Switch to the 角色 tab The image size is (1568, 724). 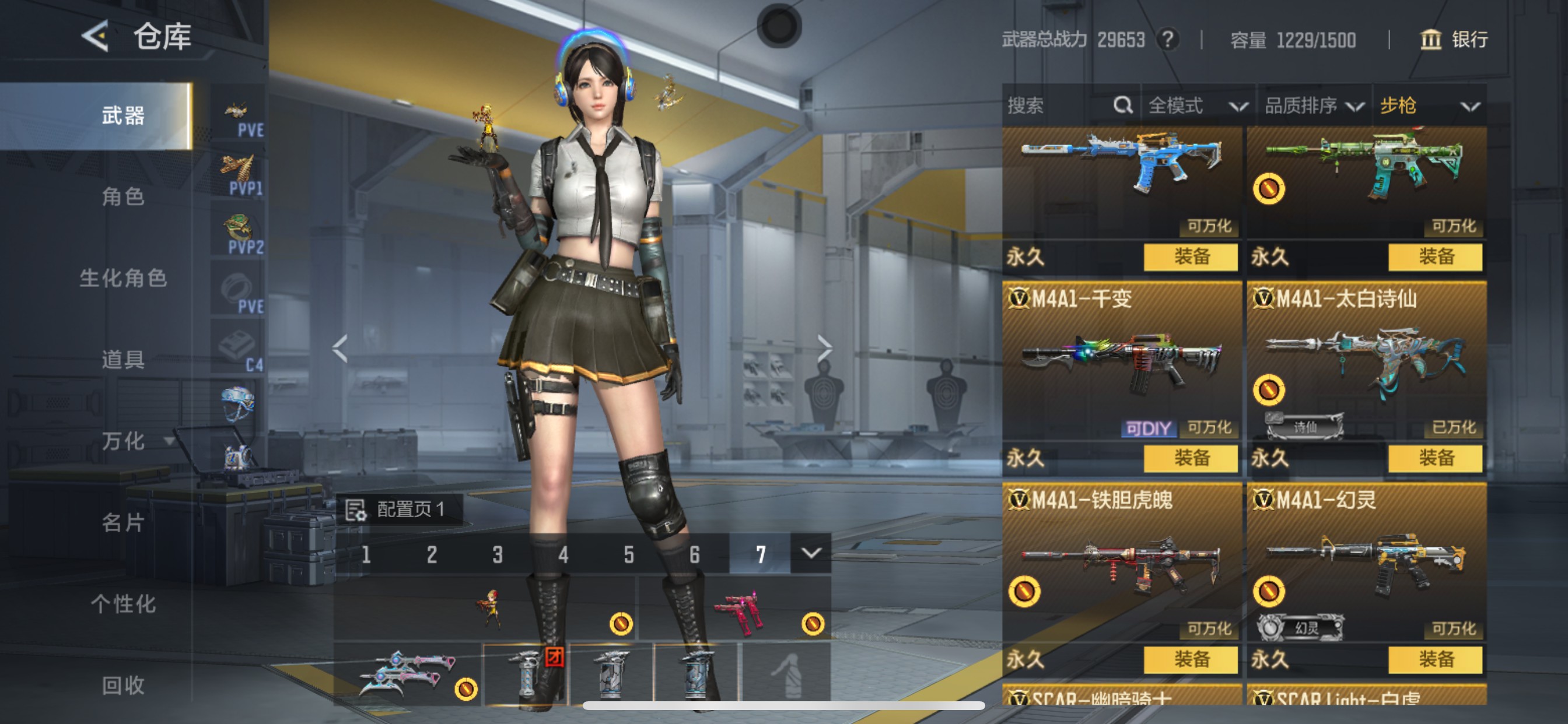123,196
